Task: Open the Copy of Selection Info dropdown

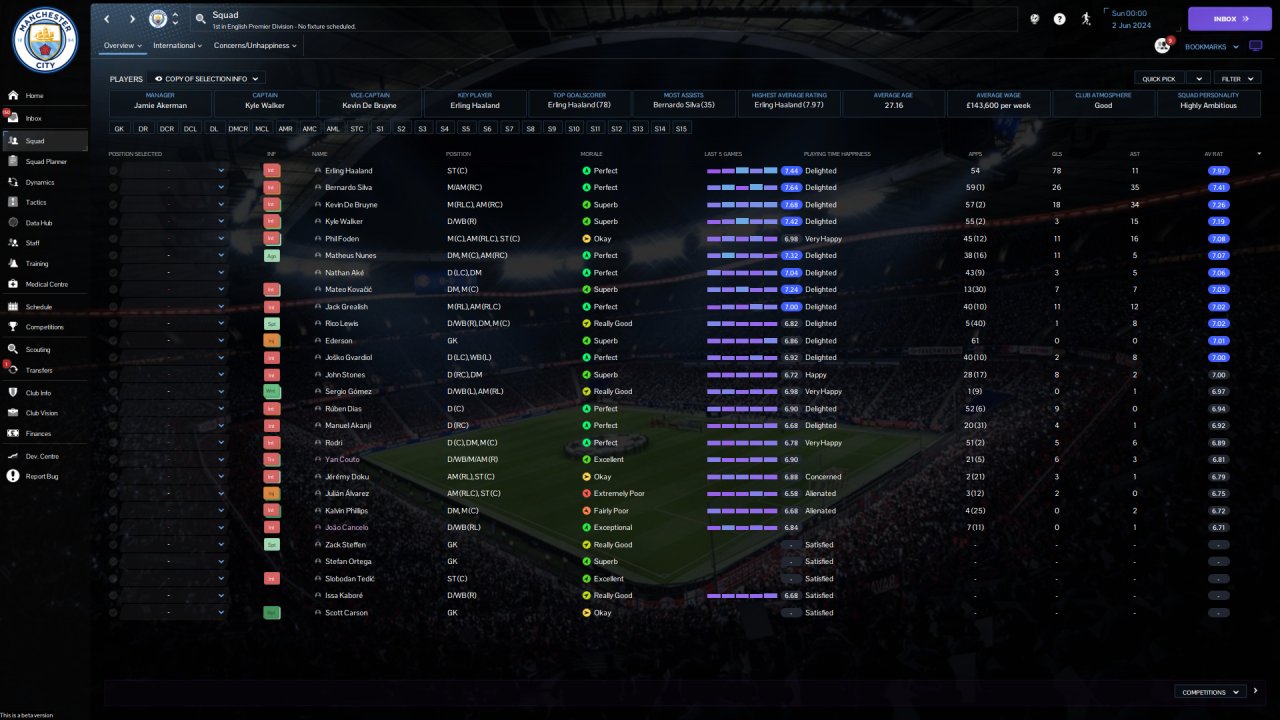Action: (x=208, y=78)
